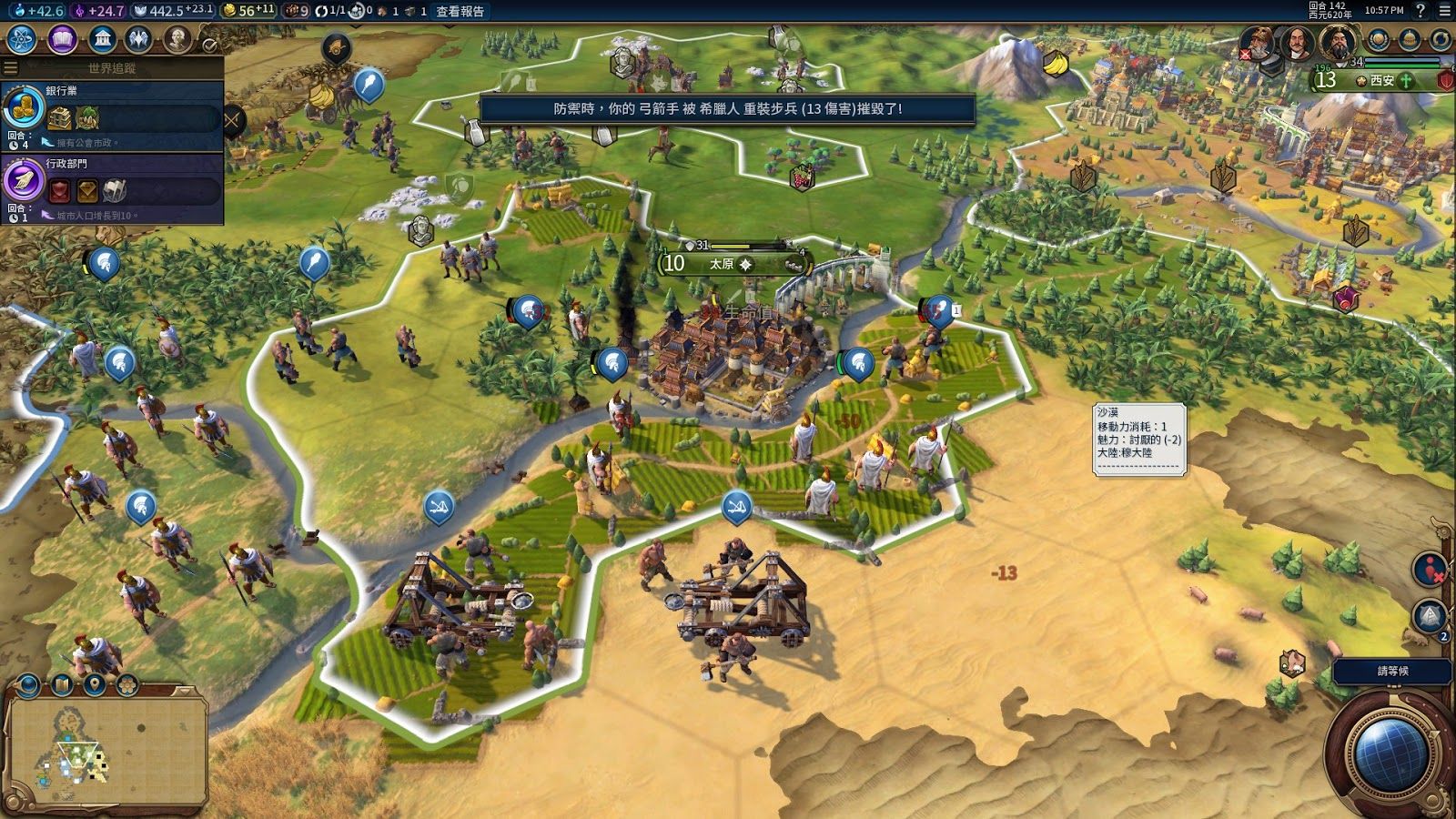Open map options with the minimap globe icon
The width and height of the screenshot is (1456, 819).
(27, 684)
